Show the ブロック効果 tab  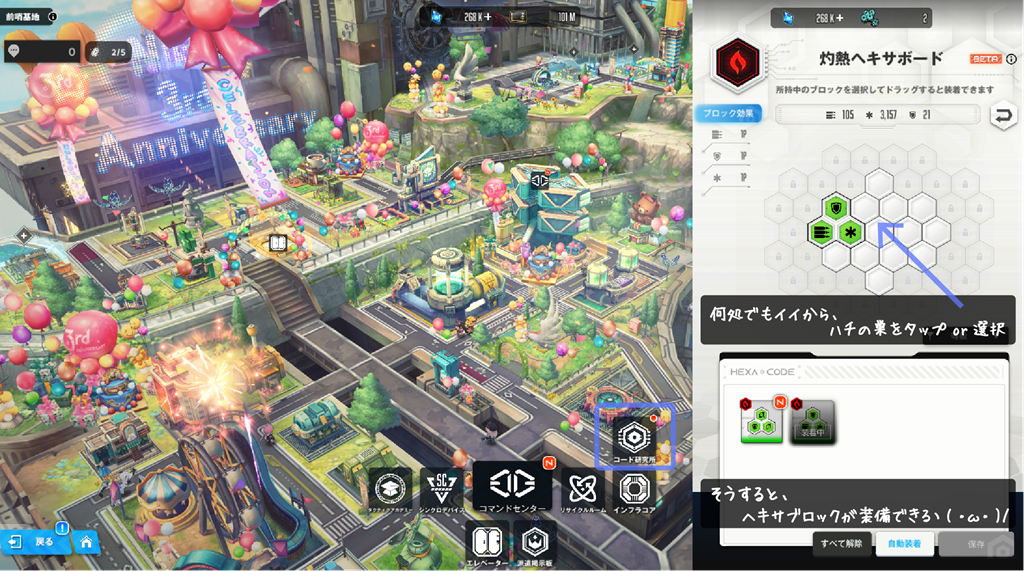726,113
